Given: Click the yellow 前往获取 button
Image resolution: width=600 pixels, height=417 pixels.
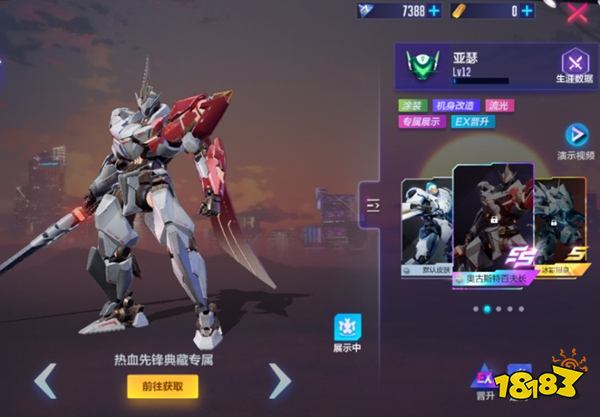Looking at the screenshot, I should pyautogui.click(x=162, y=386).
